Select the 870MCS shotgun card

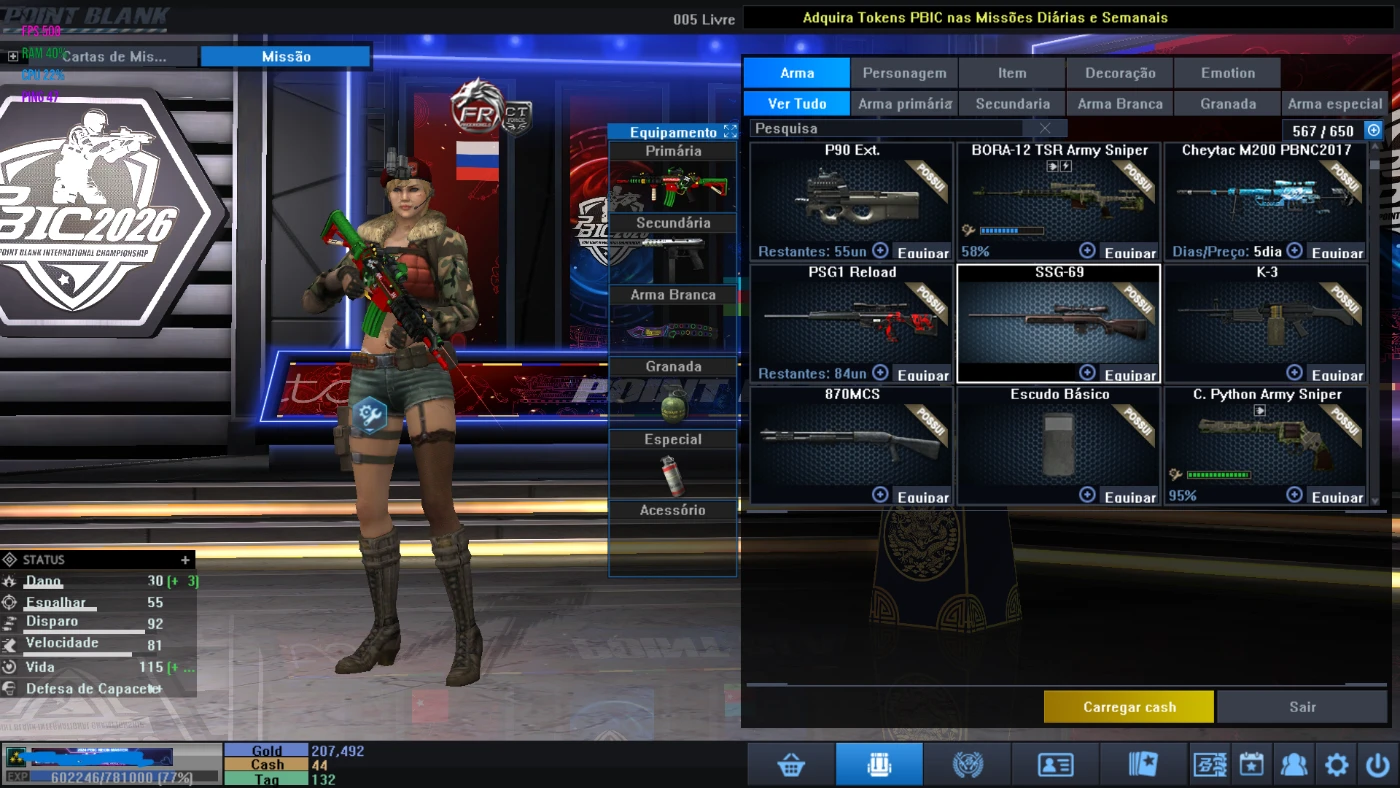pyautogui.click(x=851, y=444)
